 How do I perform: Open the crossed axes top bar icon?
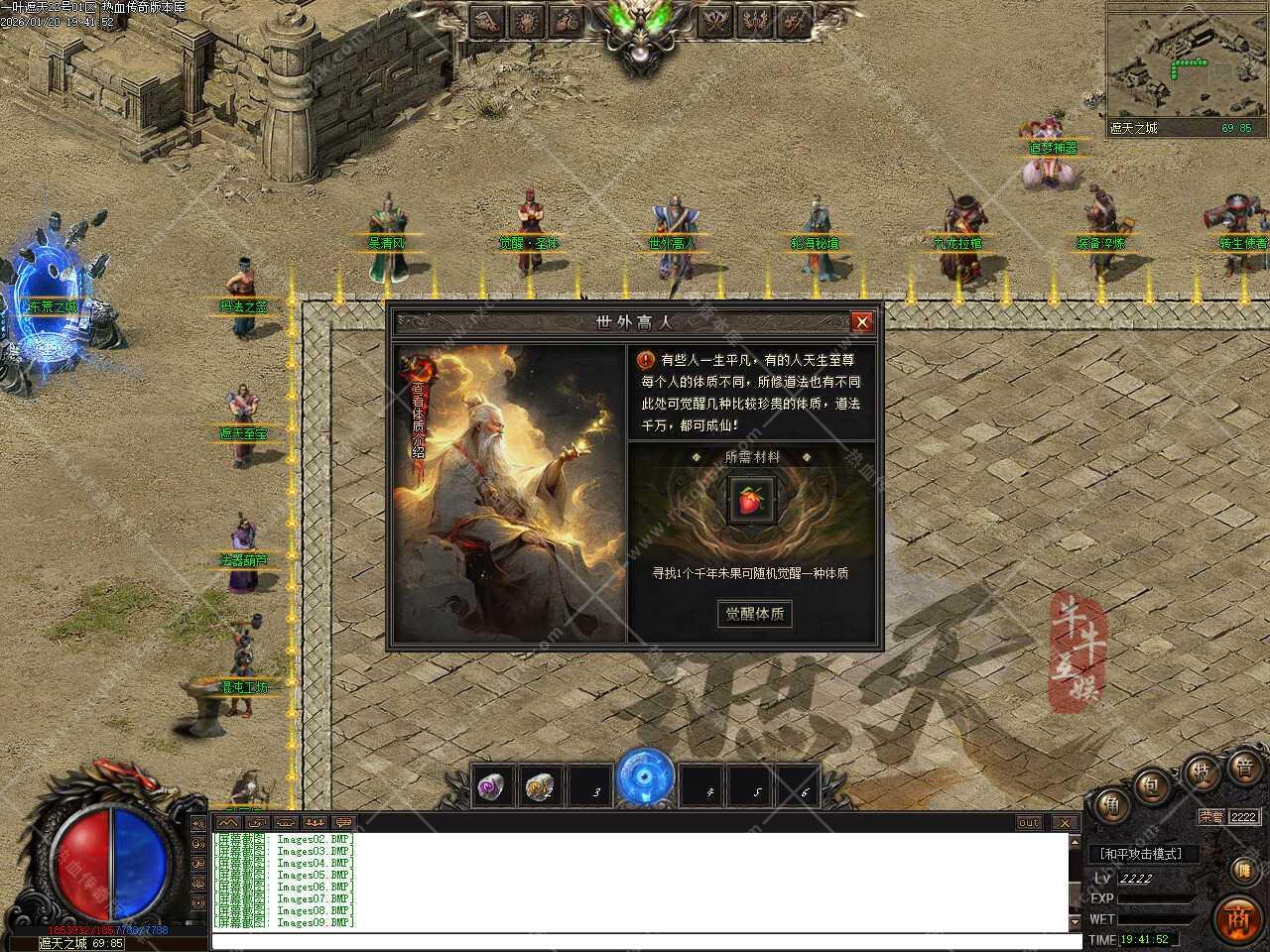pyautogui.click(x=716, y=20)
